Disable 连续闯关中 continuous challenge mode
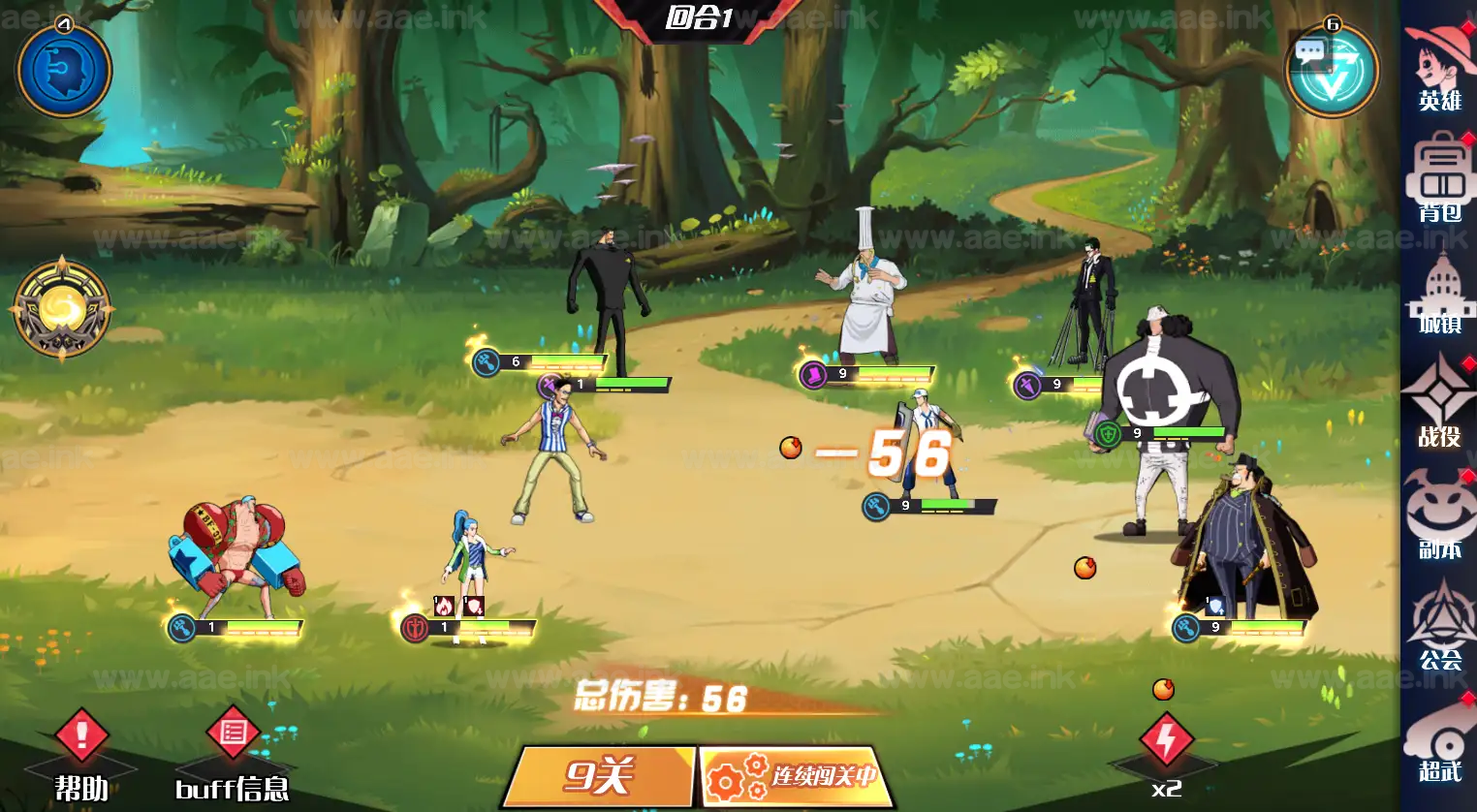 click(x=795, y=775)
